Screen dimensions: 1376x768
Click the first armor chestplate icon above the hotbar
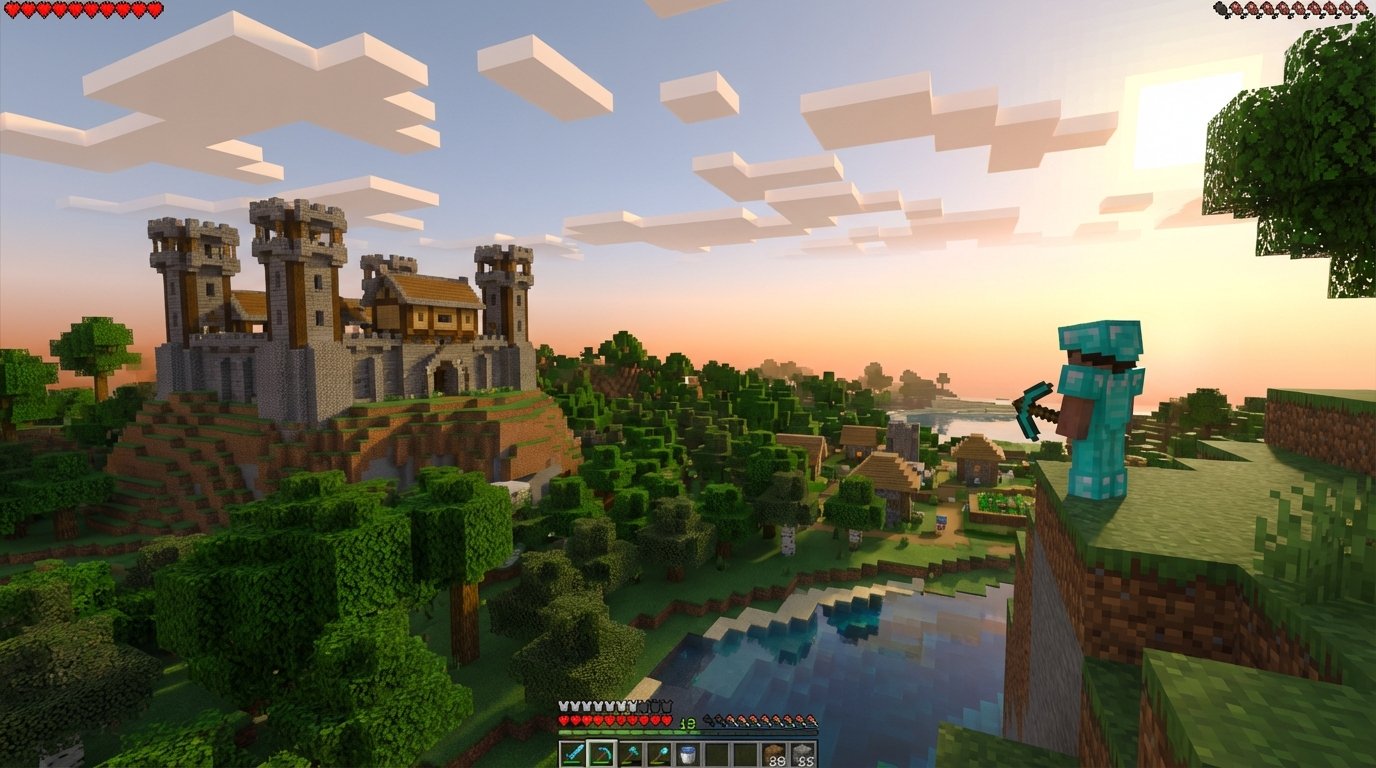pos(562,706)
